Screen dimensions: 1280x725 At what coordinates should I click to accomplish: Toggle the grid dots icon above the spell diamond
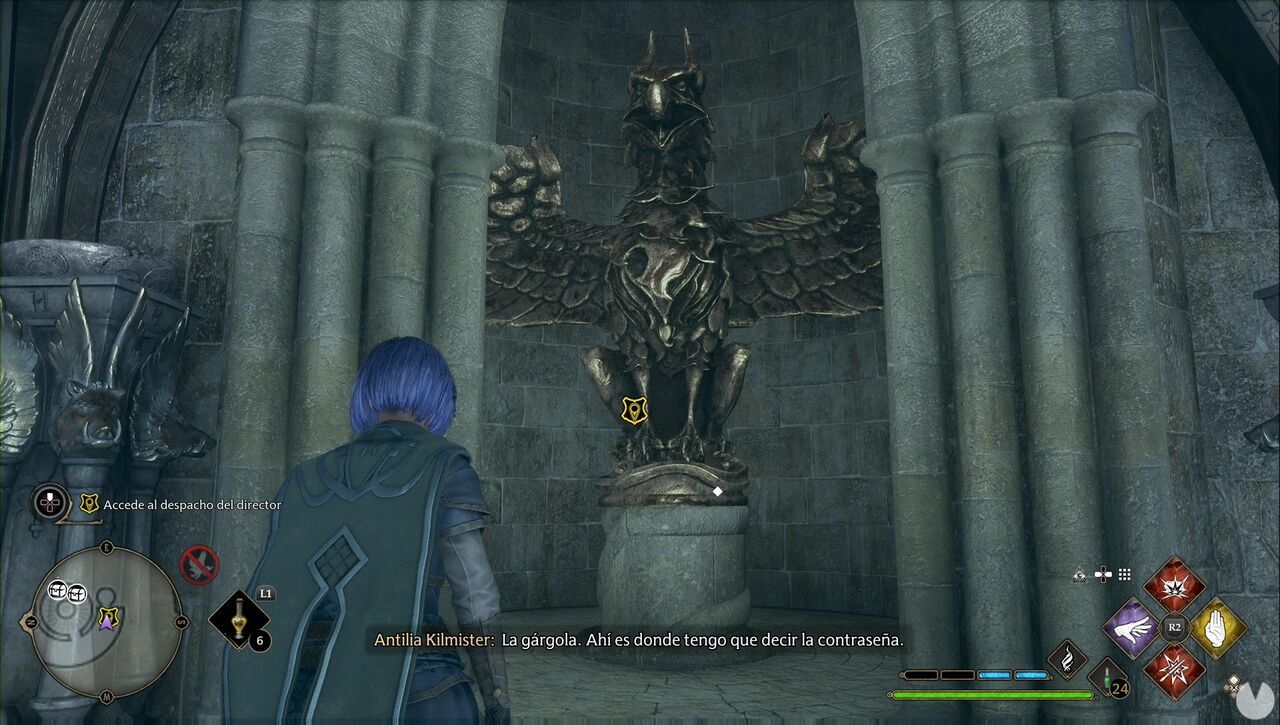click(x=1124, y=573)
